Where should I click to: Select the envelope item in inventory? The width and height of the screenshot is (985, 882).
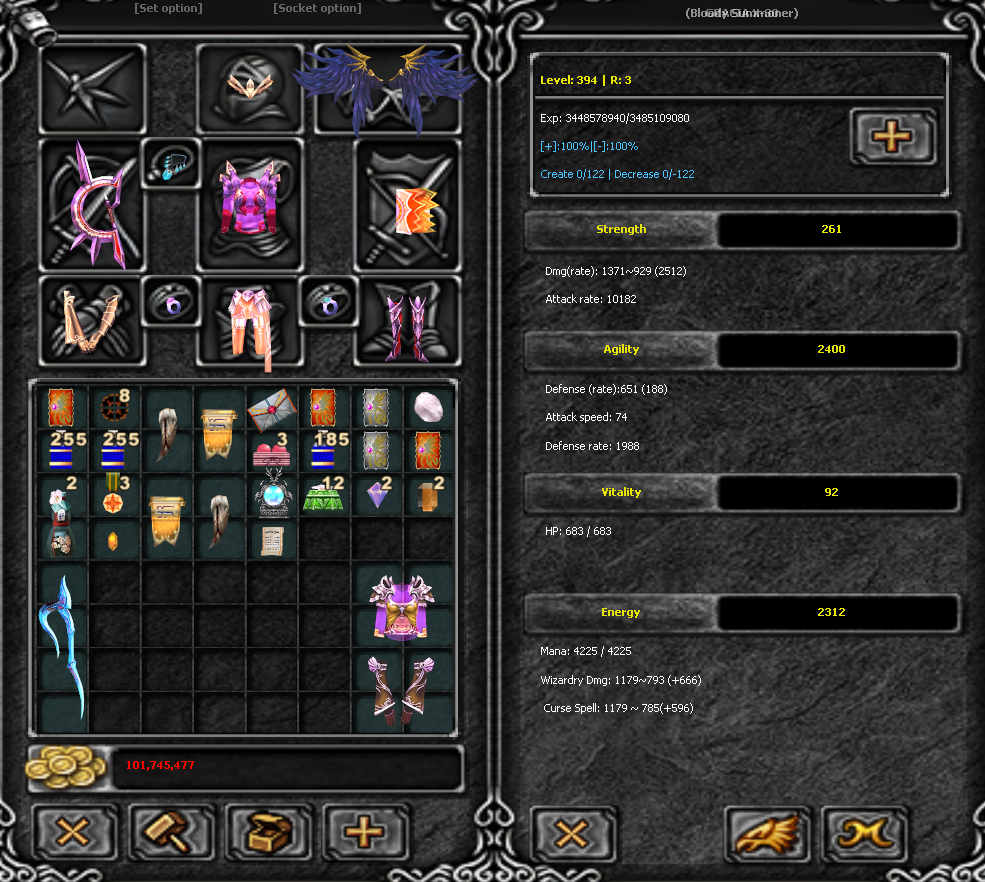272,409
